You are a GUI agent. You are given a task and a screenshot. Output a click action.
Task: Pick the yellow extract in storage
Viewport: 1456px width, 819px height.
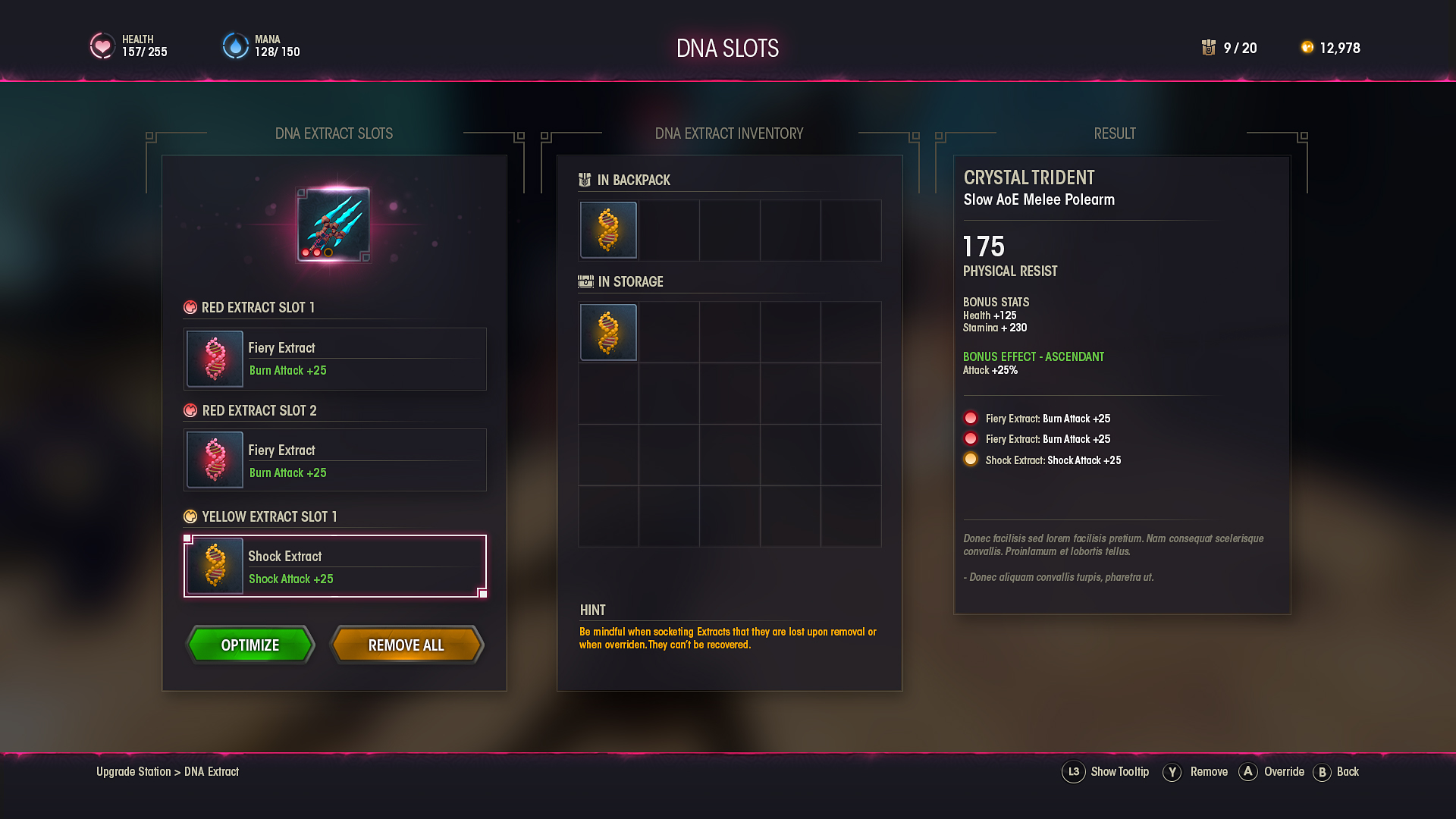608,332
